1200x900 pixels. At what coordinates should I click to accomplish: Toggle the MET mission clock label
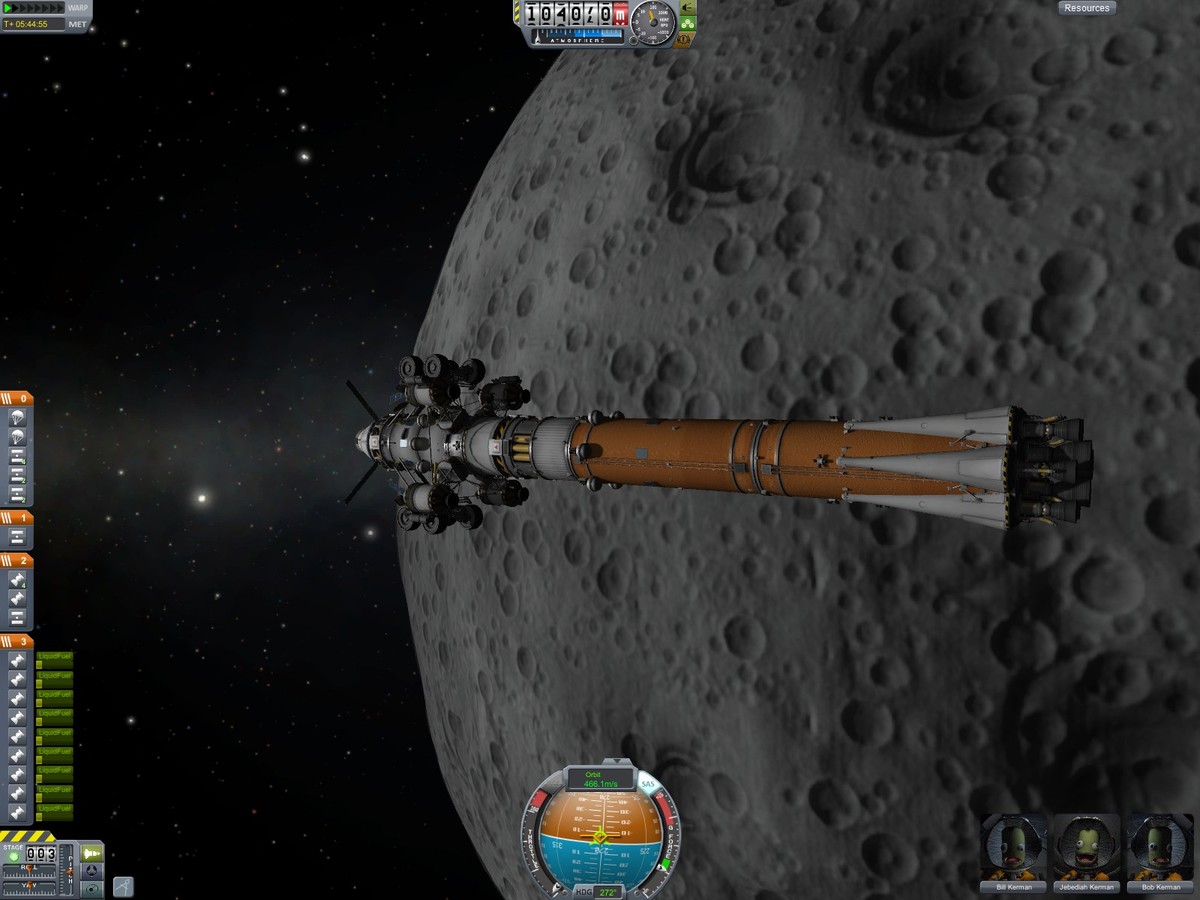(78, 24)
